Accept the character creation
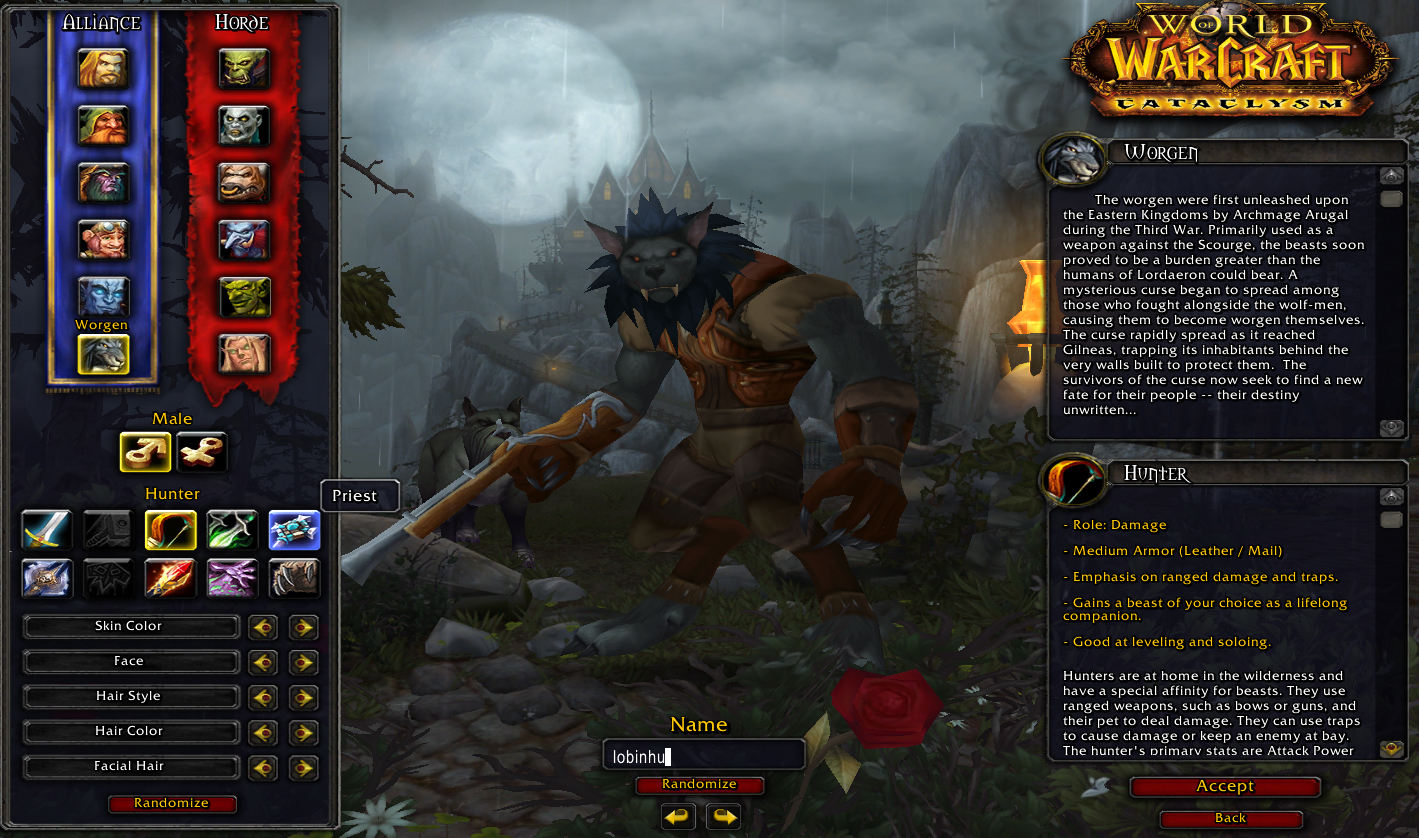This screenshot has width=1419, height=838. click(1225, 787)
